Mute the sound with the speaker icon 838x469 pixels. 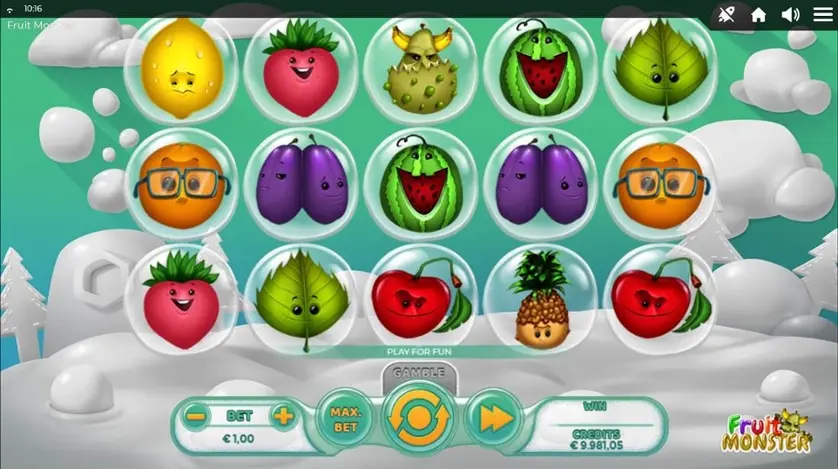[x=790, y=14]
